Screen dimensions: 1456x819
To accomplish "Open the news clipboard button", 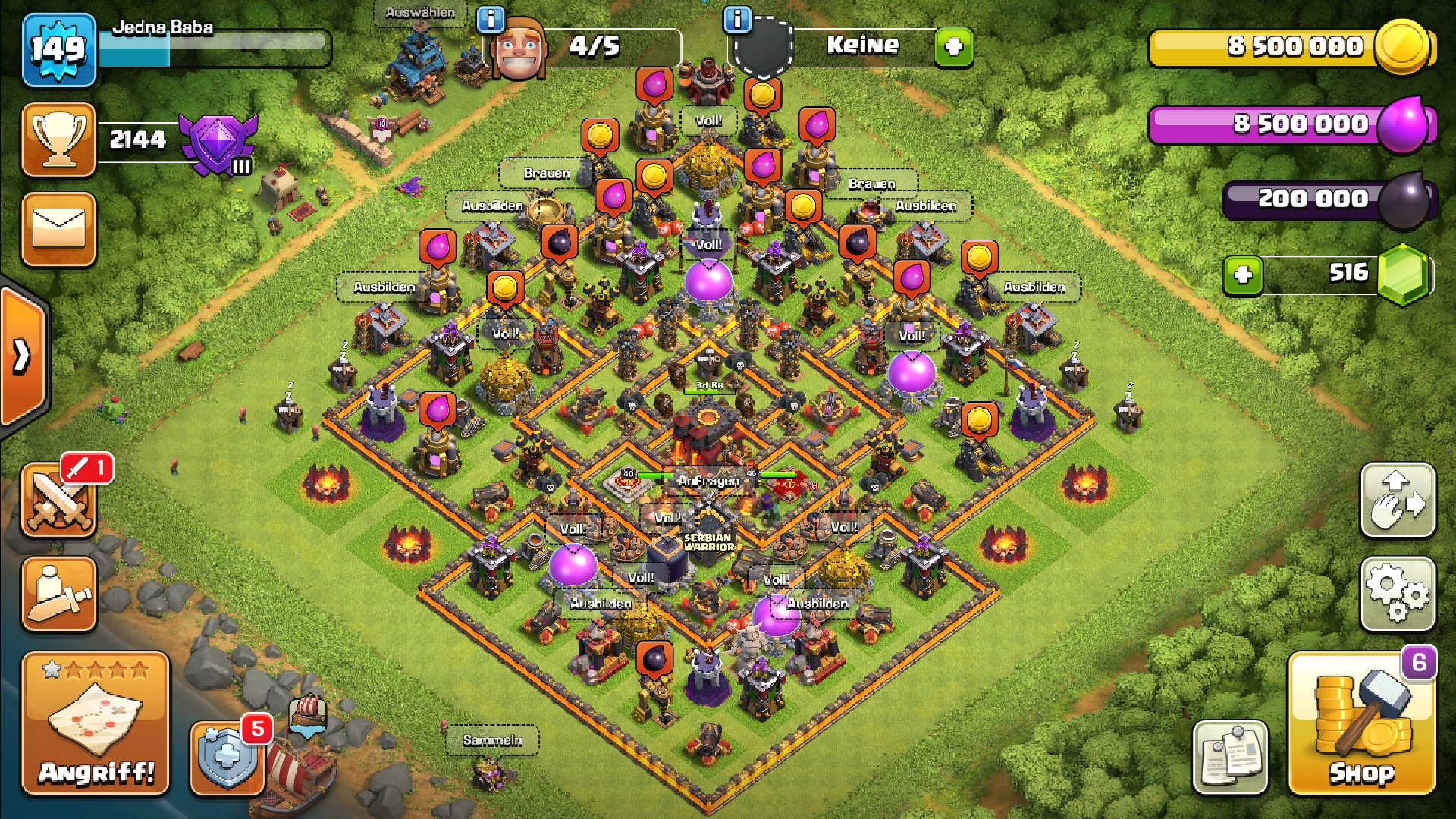I will pyautogui.click(x=1230, y=757).
